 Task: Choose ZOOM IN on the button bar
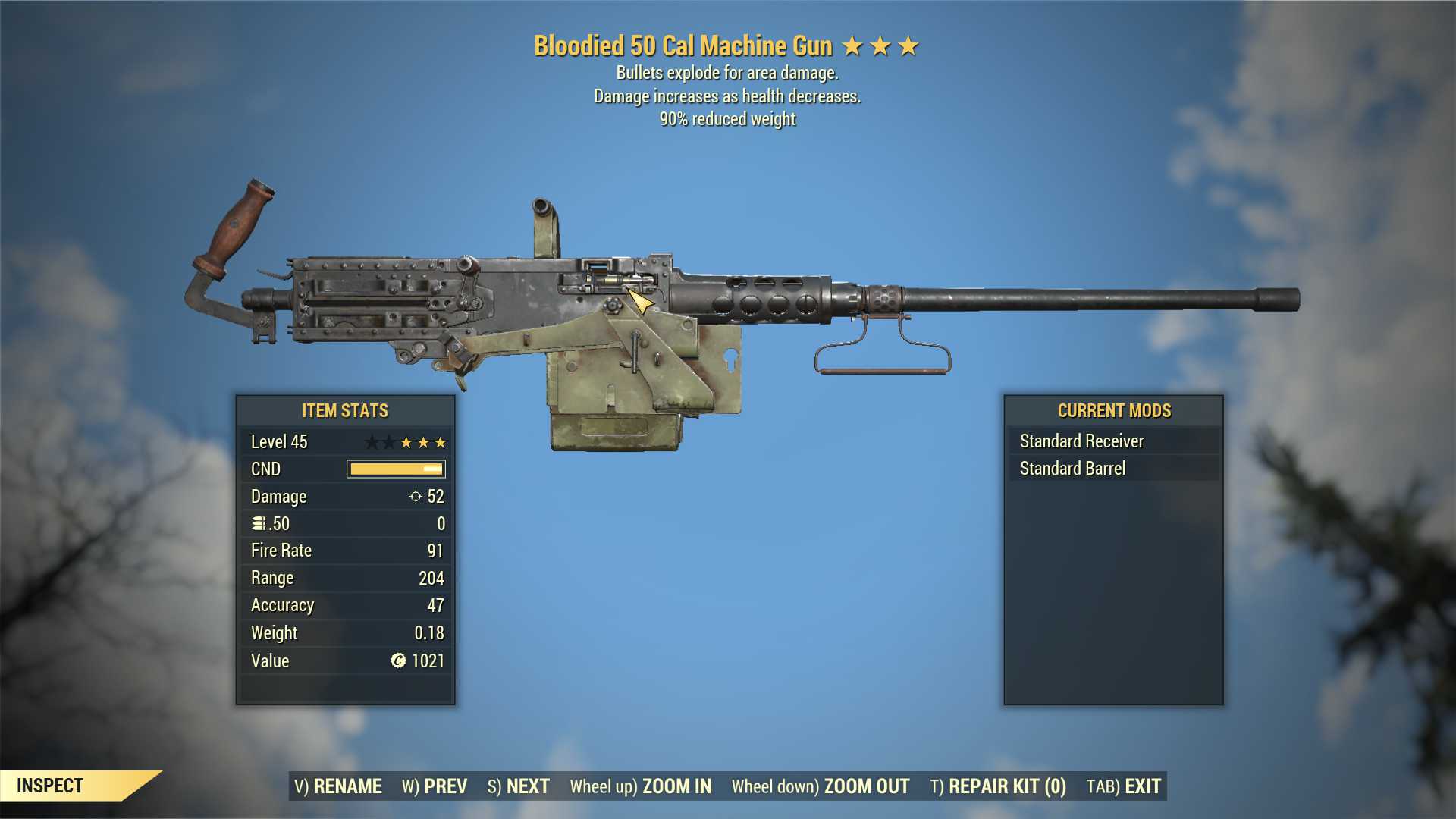coord(641,786)
